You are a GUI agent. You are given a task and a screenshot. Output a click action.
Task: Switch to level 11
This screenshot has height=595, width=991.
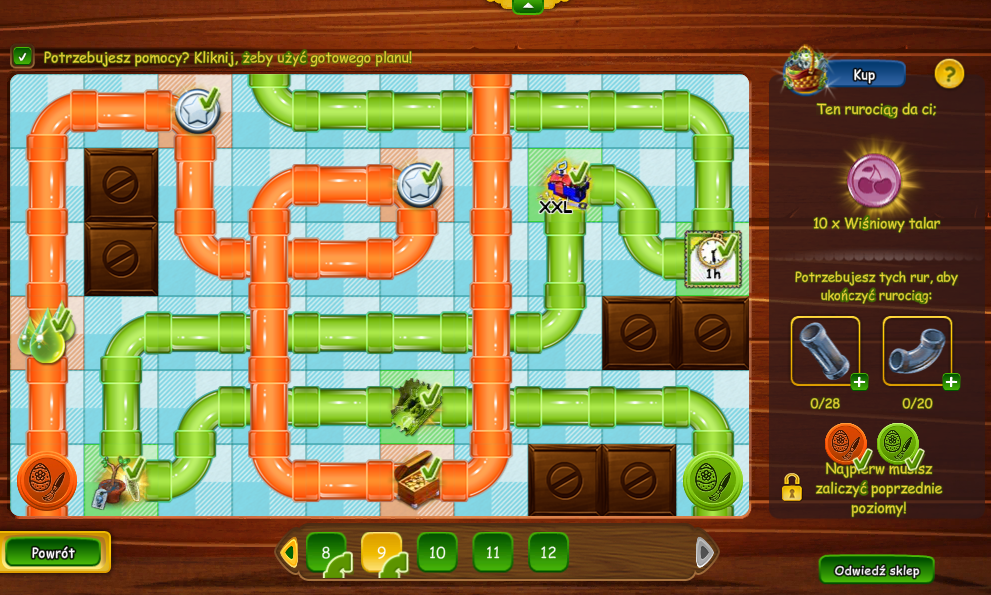pyautogui.click(x=492, y=552)
